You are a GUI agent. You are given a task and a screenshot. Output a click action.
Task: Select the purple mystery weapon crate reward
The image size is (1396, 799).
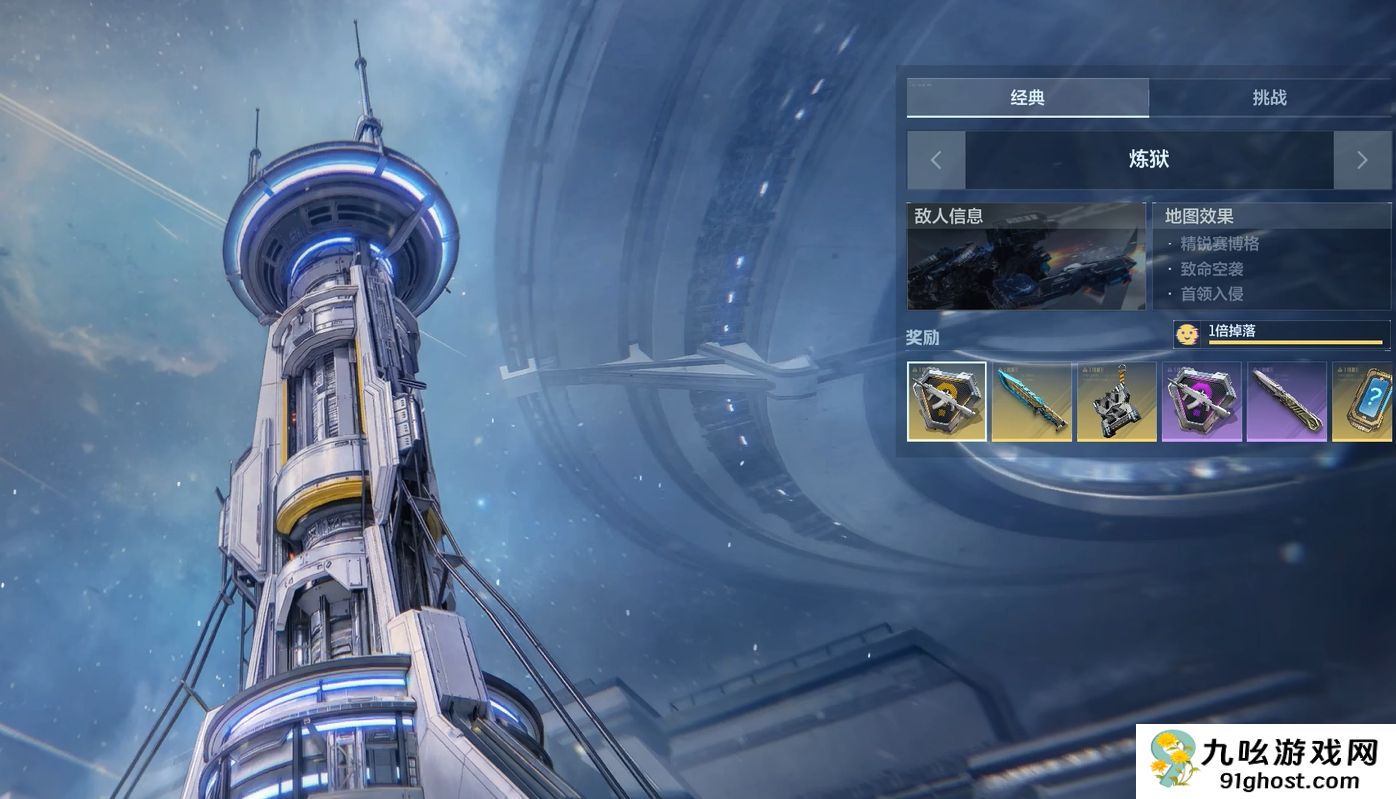[x=1201, y=401]
